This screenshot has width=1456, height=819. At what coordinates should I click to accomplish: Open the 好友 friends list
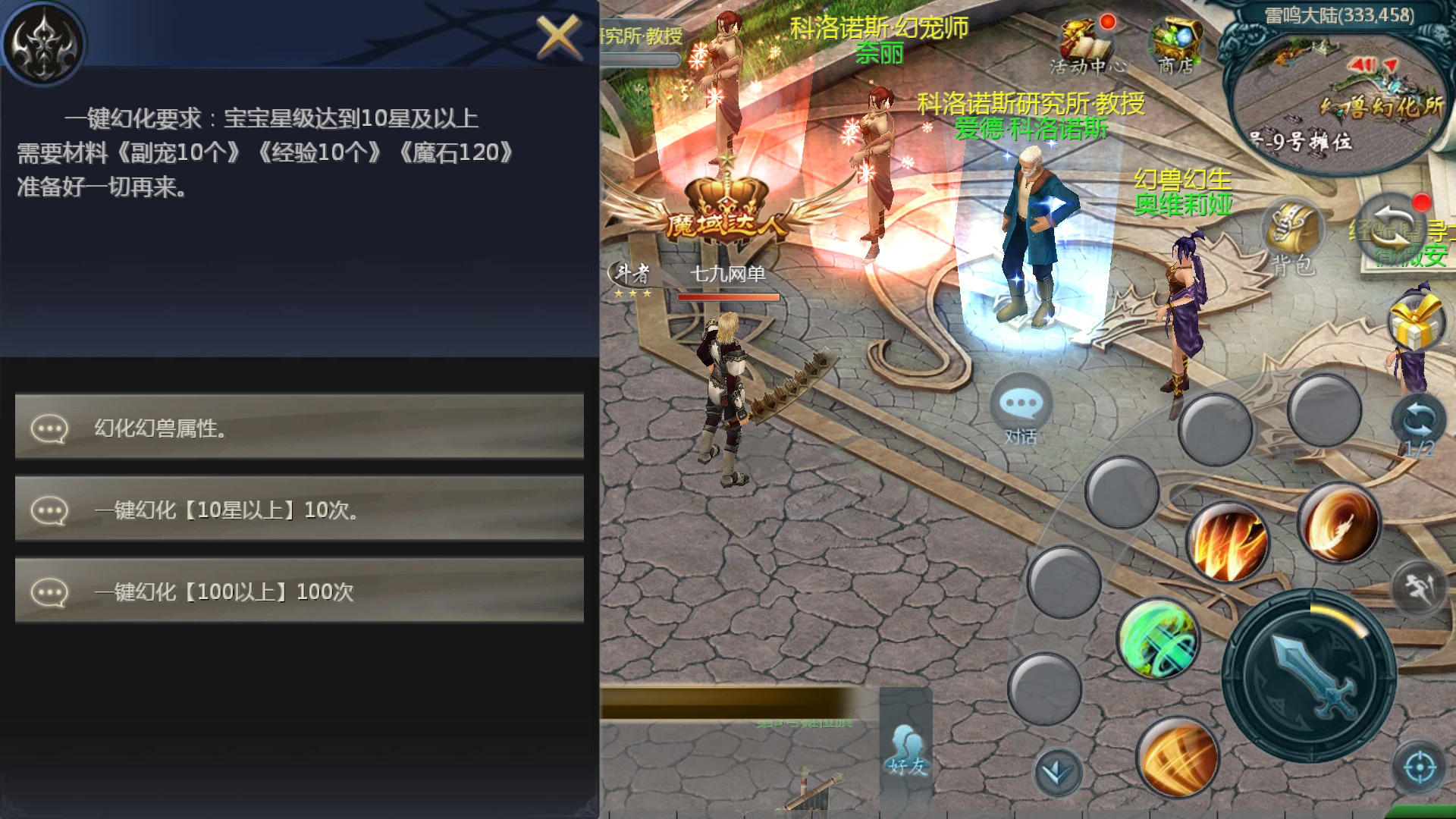(907, 751)
